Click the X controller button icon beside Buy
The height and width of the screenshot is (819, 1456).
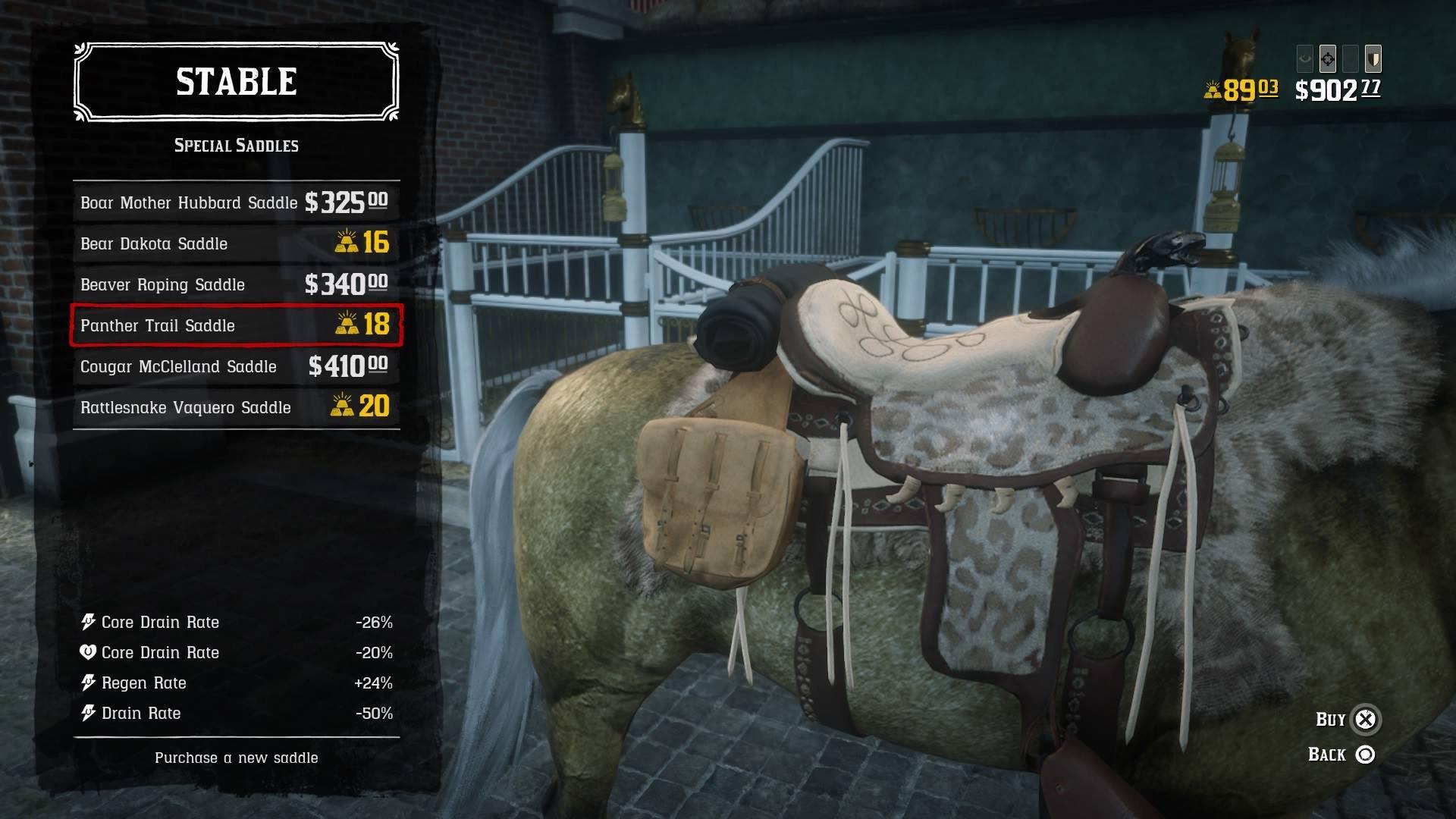pos(1367,719)
